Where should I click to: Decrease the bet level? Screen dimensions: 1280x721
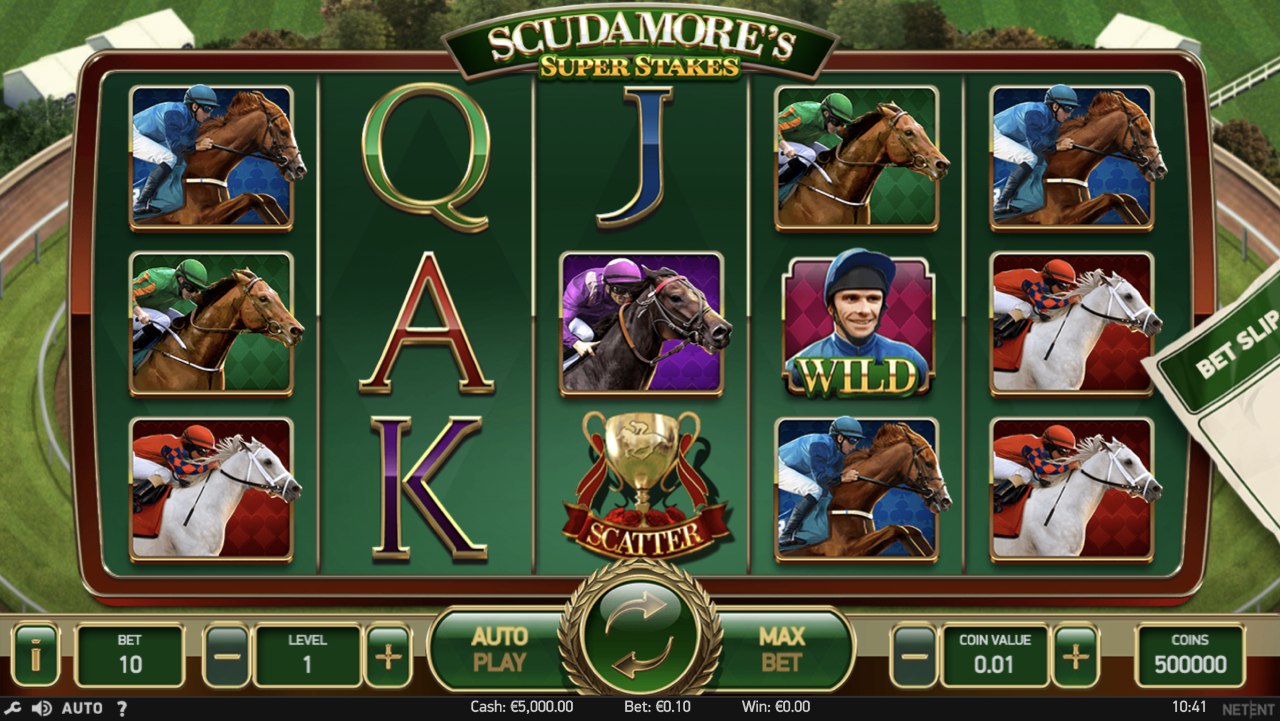(227, 656)
